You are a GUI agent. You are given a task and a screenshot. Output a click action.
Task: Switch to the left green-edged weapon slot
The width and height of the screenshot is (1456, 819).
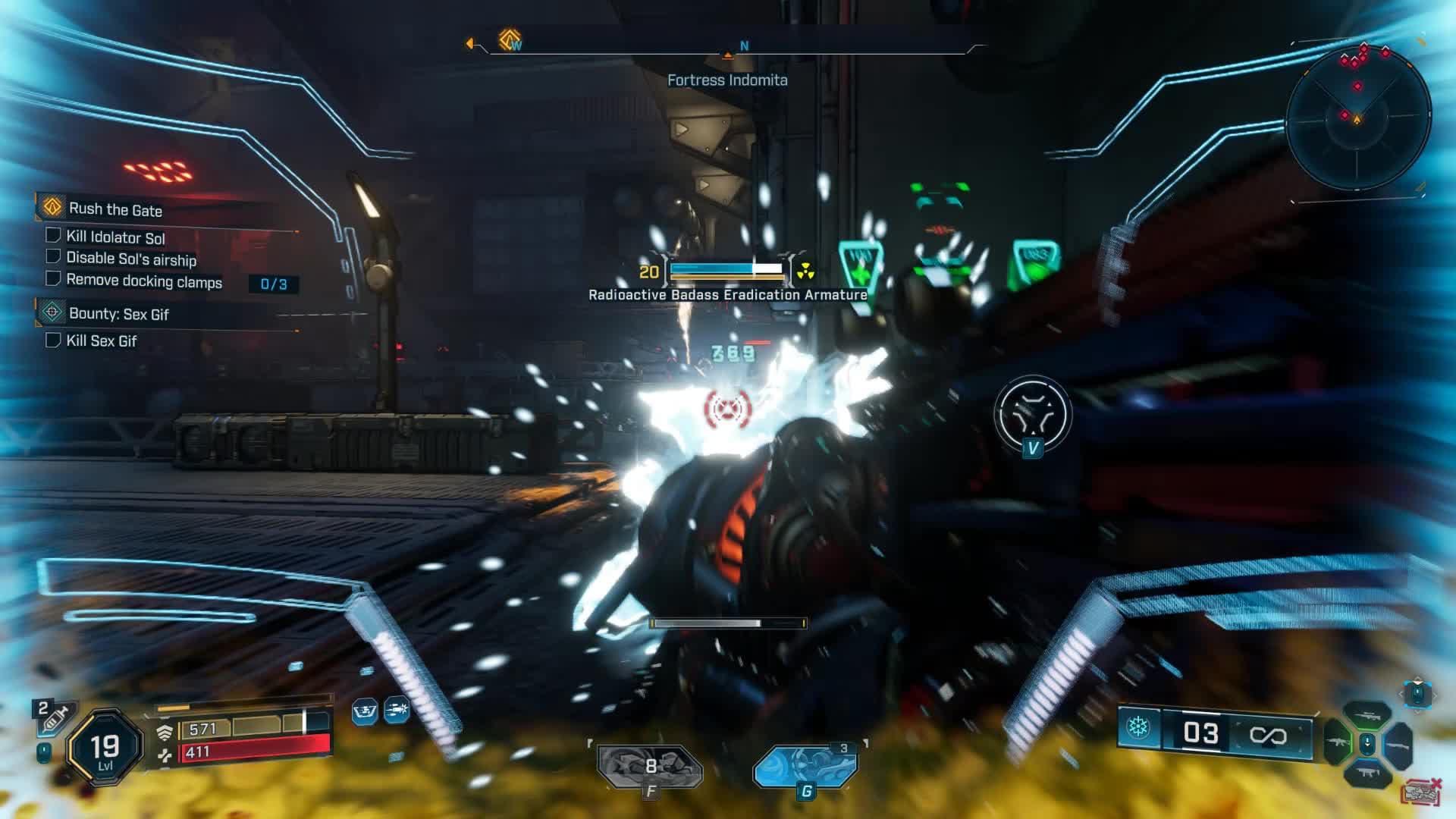[x=1336, y=742]
